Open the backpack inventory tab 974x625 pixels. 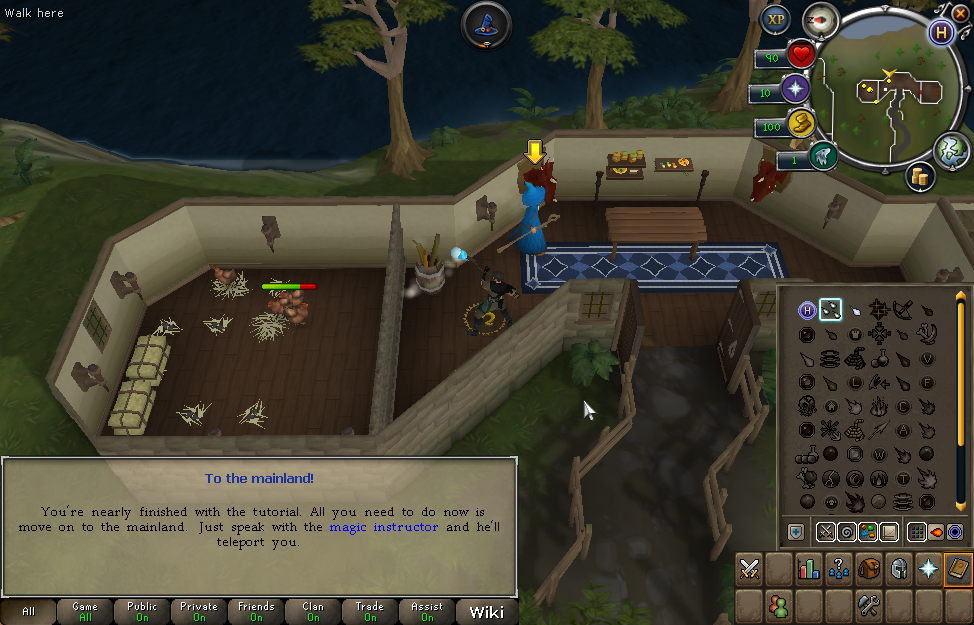click(x=868, y=569)
